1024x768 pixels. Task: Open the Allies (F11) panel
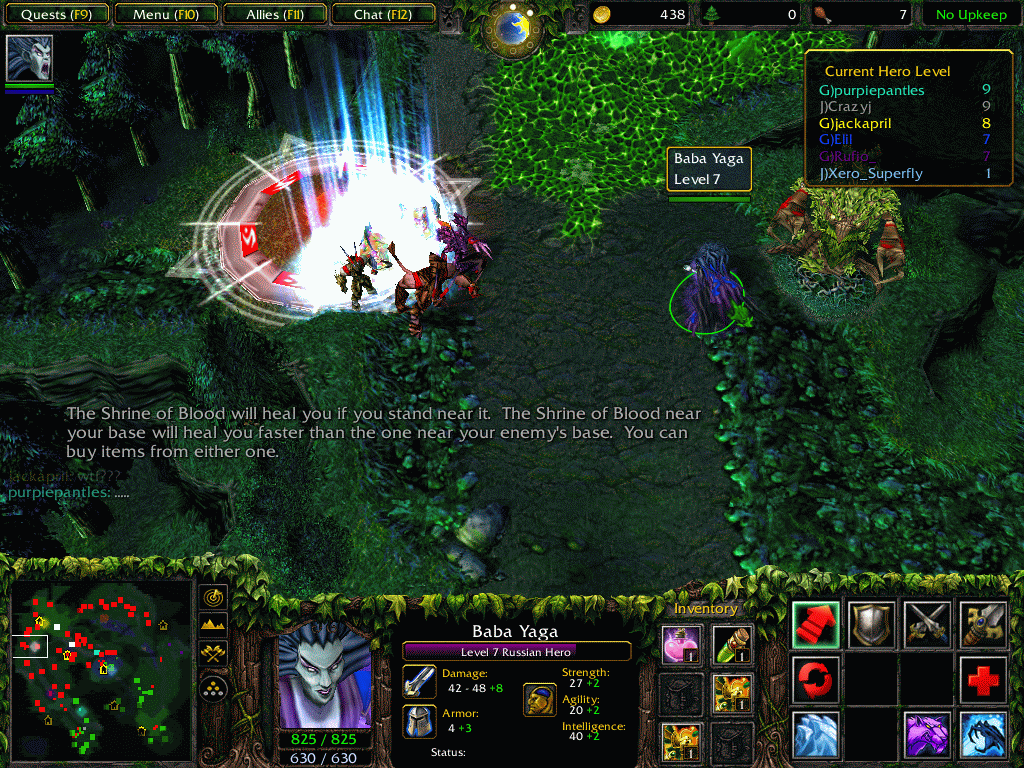tap(276, 15)
